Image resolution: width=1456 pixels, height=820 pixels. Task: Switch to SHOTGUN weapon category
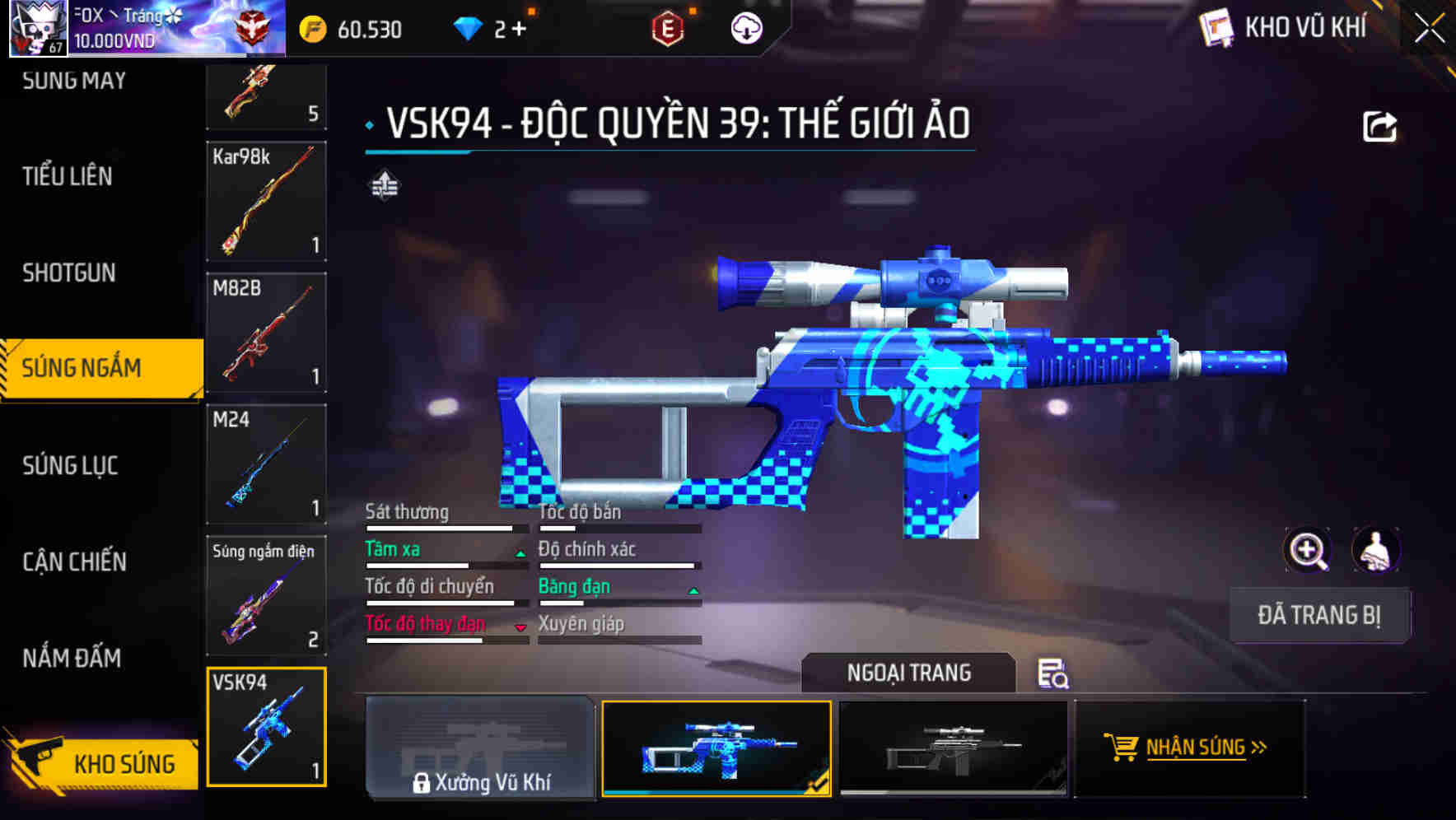tap(68, 272)
